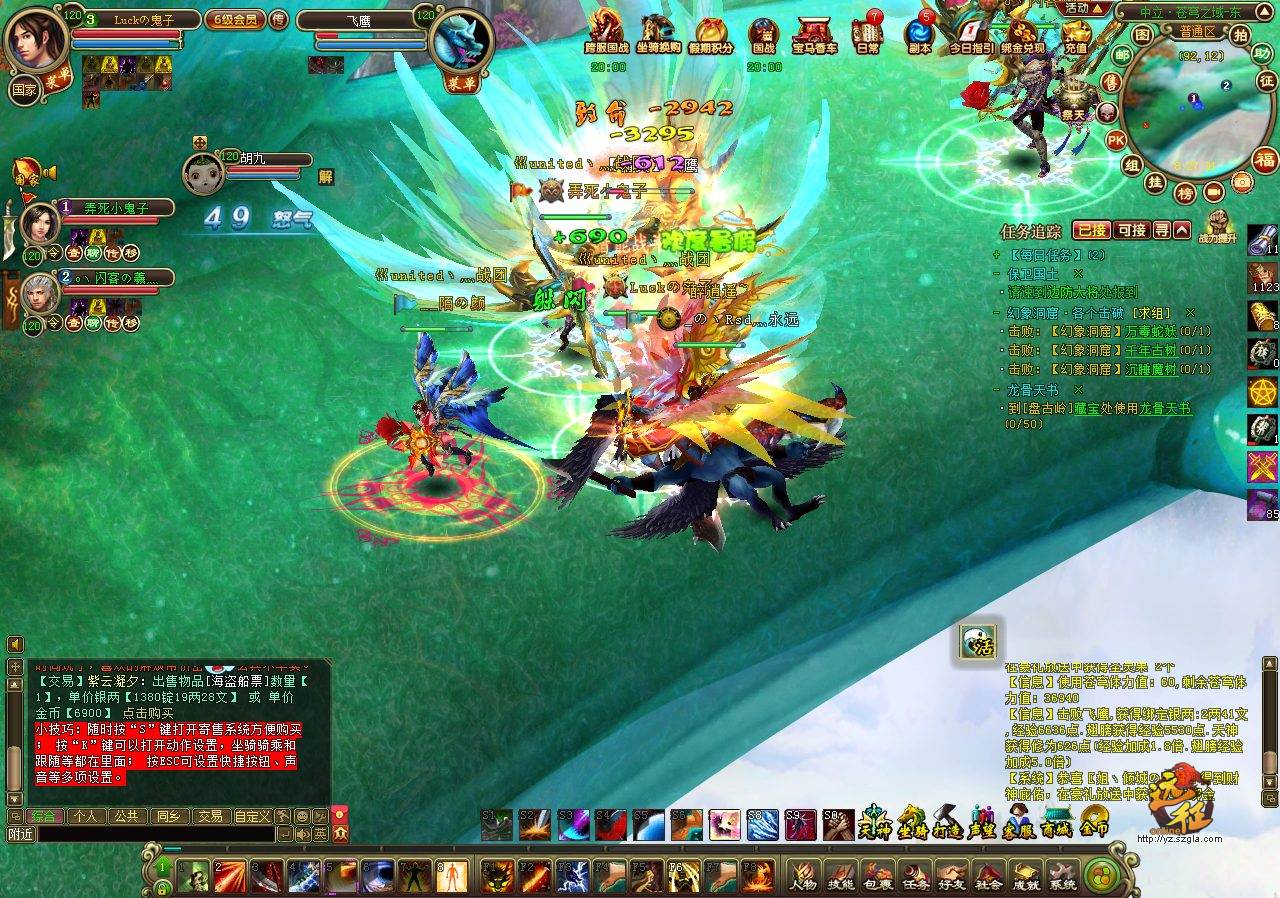Toggle the PK mode button by minimap
This screenshot has height=898, width=1280.
click(x=1116, y=140)
